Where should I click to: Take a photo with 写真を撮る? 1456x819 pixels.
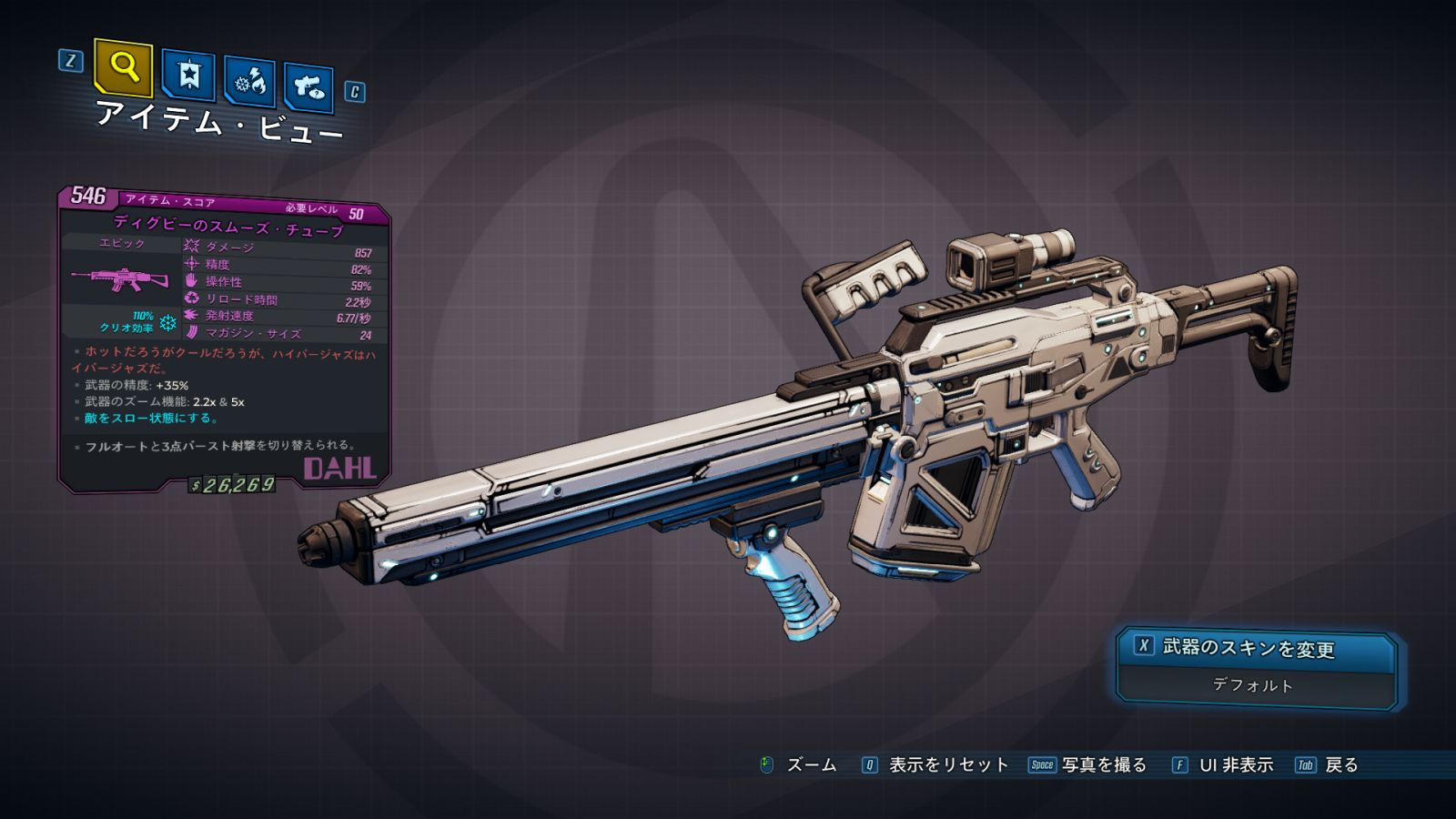[x=1103, y=765]
